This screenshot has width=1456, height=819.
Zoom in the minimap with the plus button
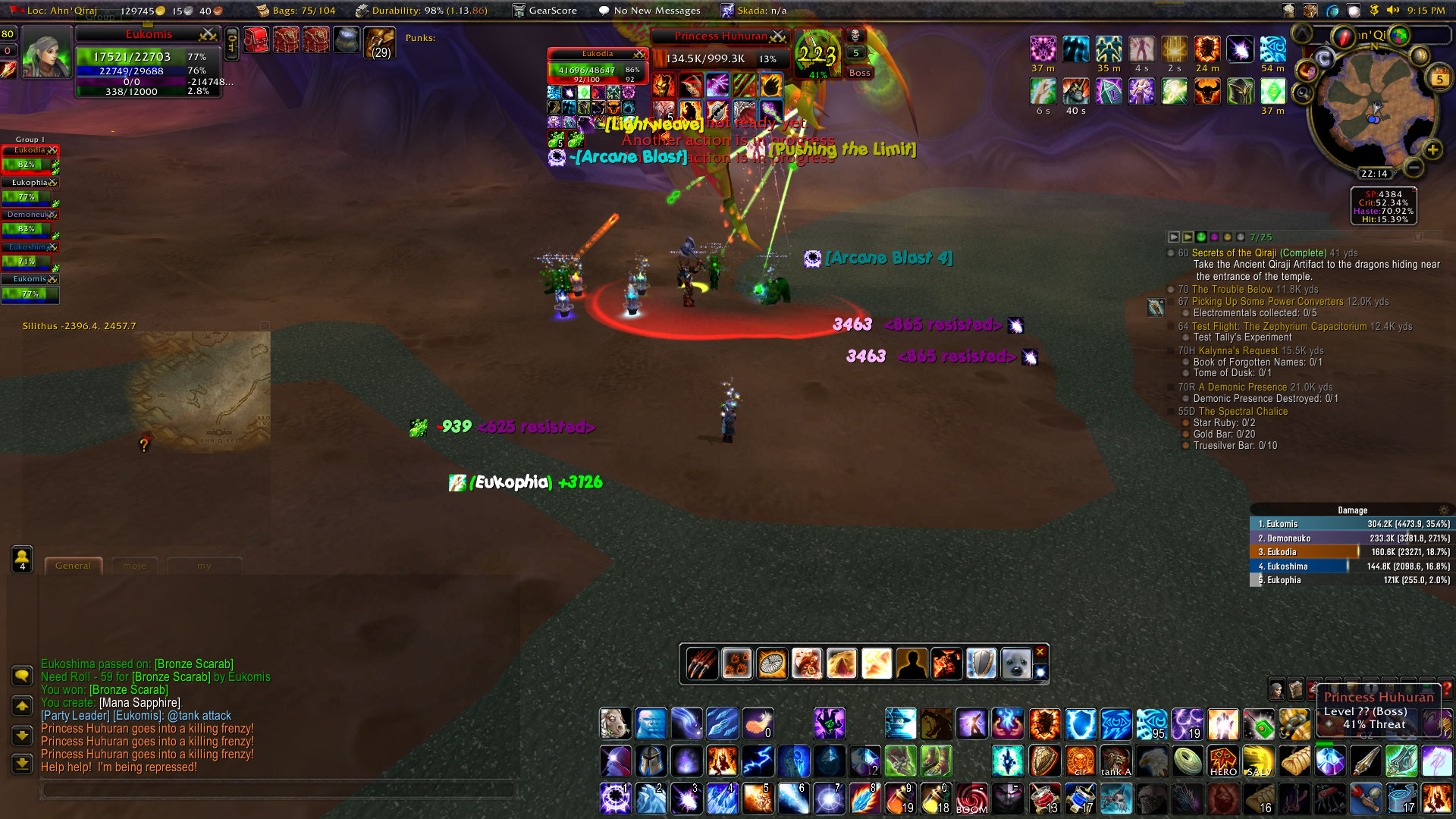(1432, 149)
